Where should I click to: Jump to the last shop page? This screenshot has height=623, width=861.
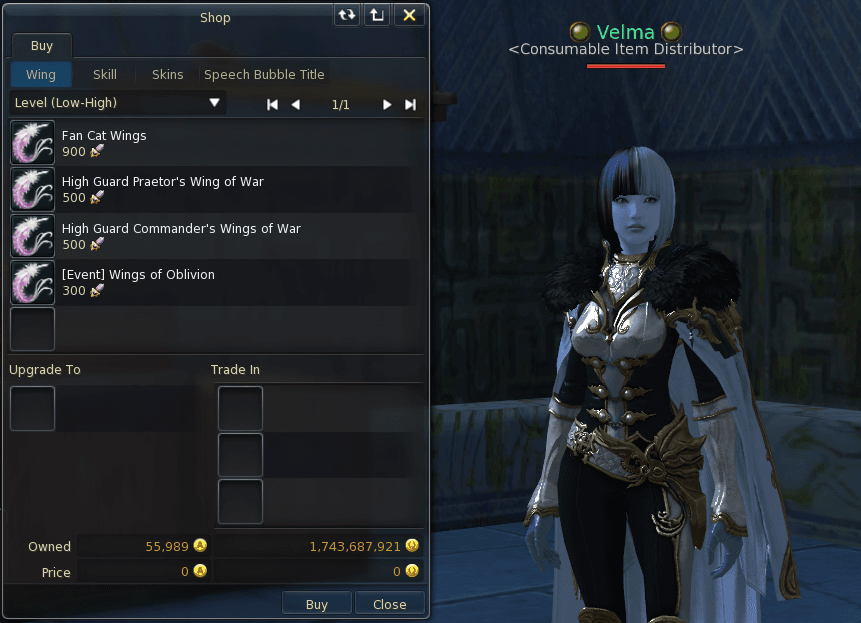[410, 104]
